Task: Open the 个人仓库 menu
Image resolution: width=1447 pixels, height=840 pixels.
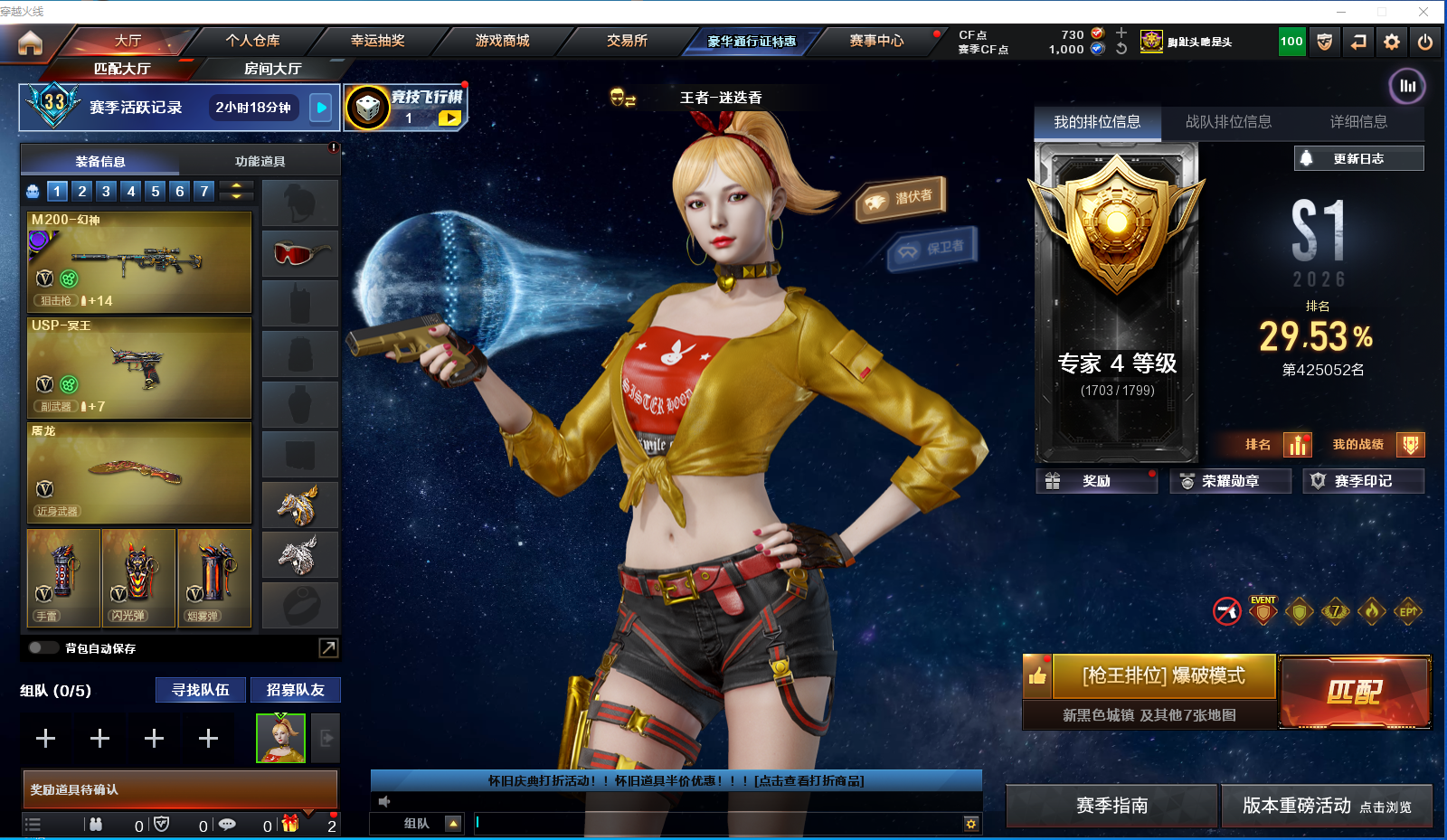Action: tap(252, 41)
